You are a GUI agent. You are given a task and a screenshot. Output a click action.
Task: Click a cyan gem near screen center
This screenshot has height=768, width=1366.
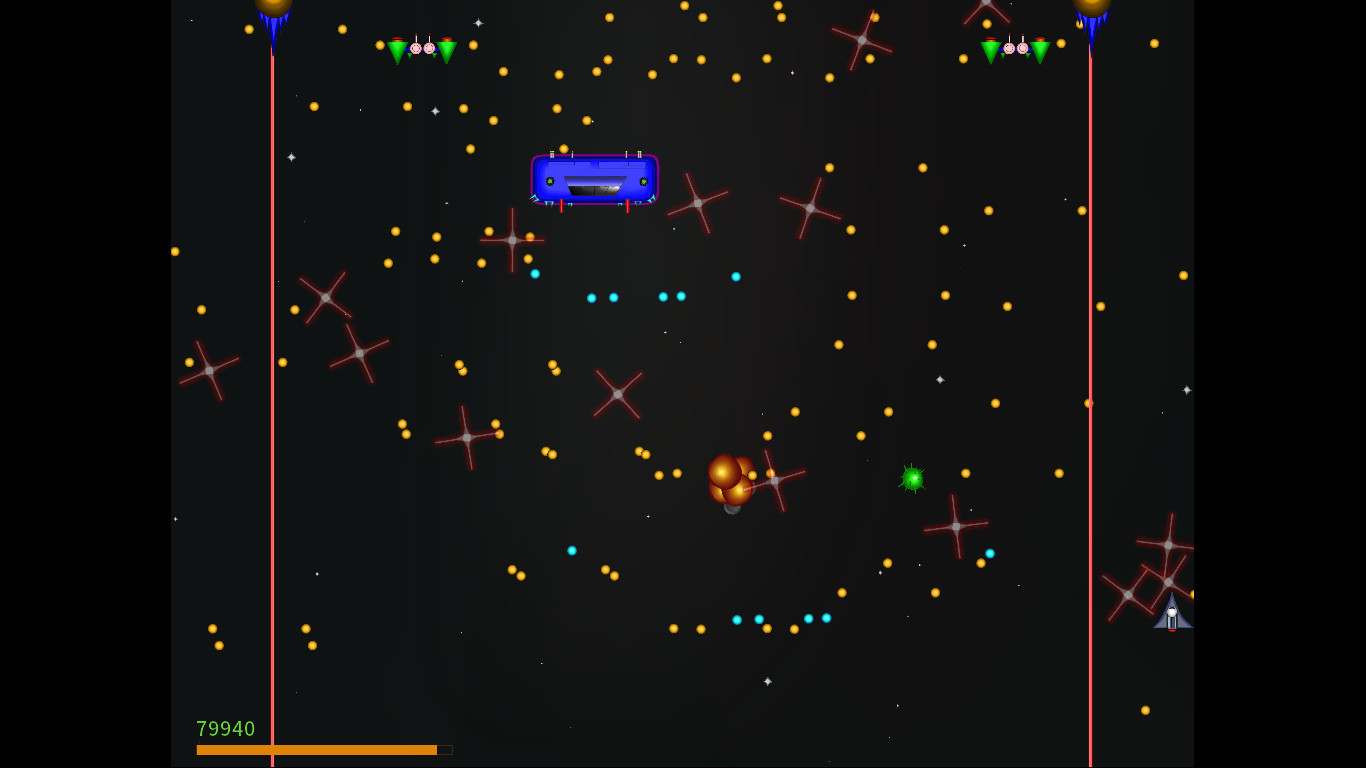[613, 296]
